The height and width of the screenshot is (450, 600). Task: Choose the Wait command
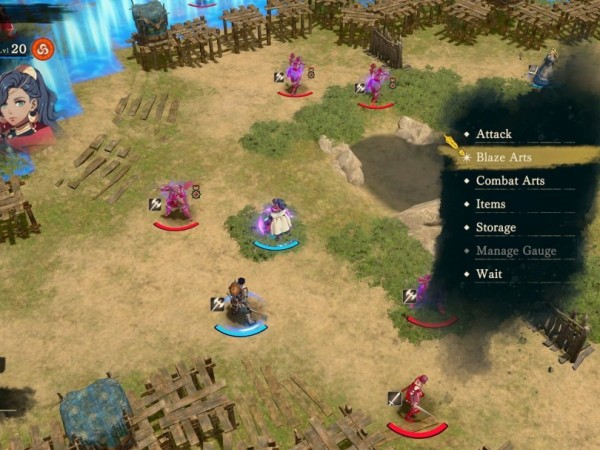pos(488,273)
